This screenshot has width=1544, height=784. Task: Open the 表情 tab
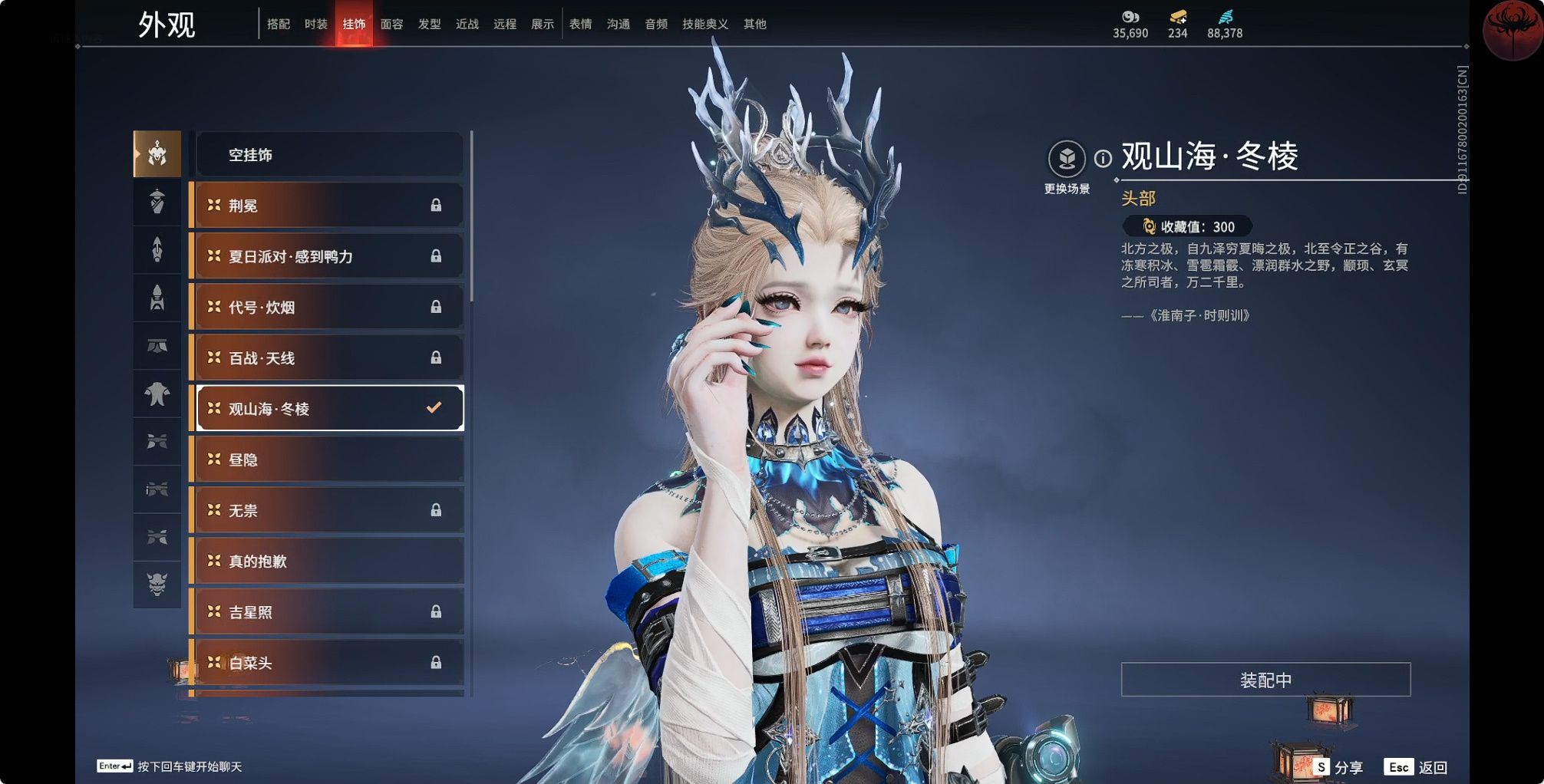coord(580,24)
